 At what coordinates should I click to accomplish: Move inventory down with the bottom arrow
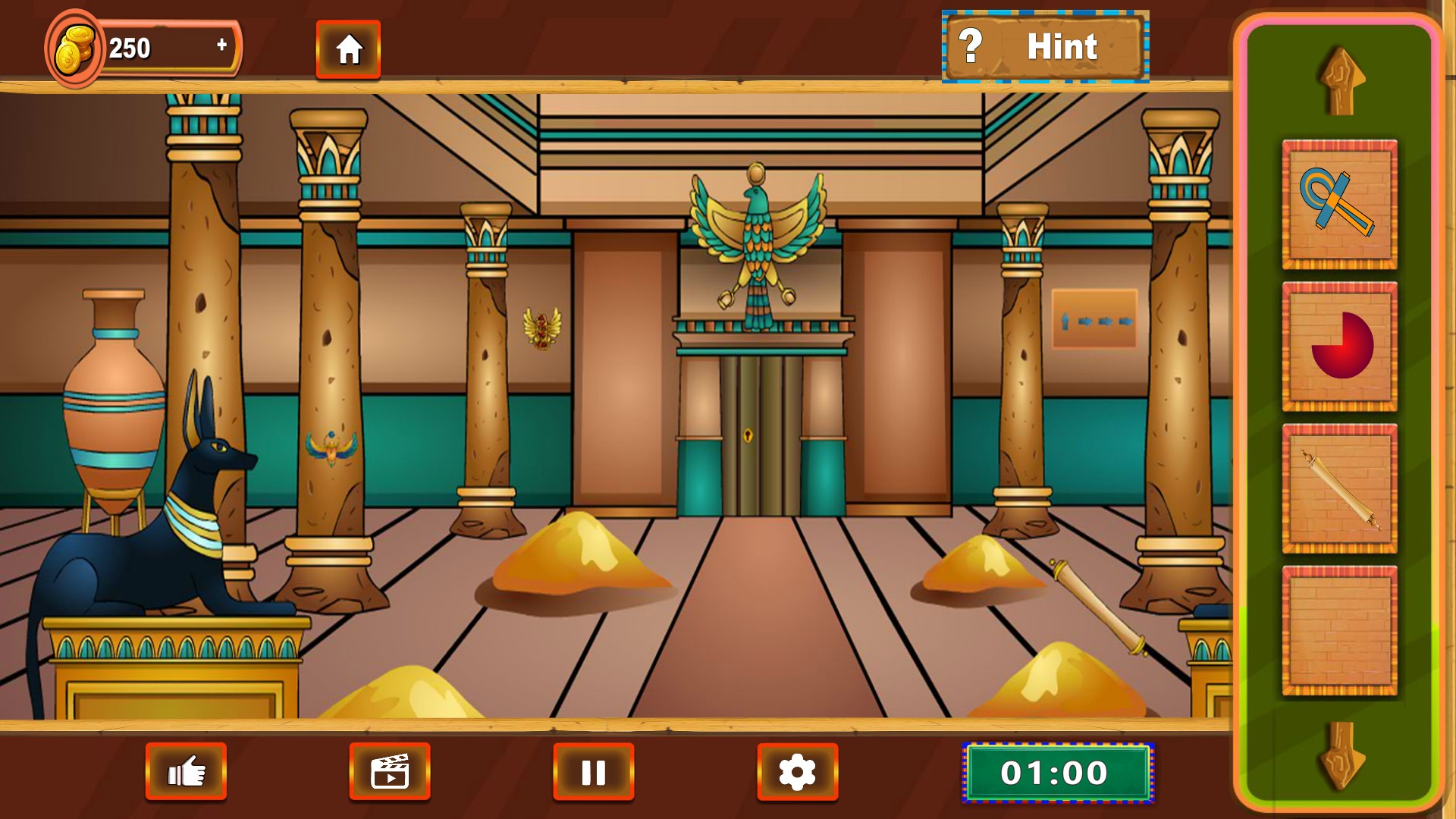(1341, 756)
